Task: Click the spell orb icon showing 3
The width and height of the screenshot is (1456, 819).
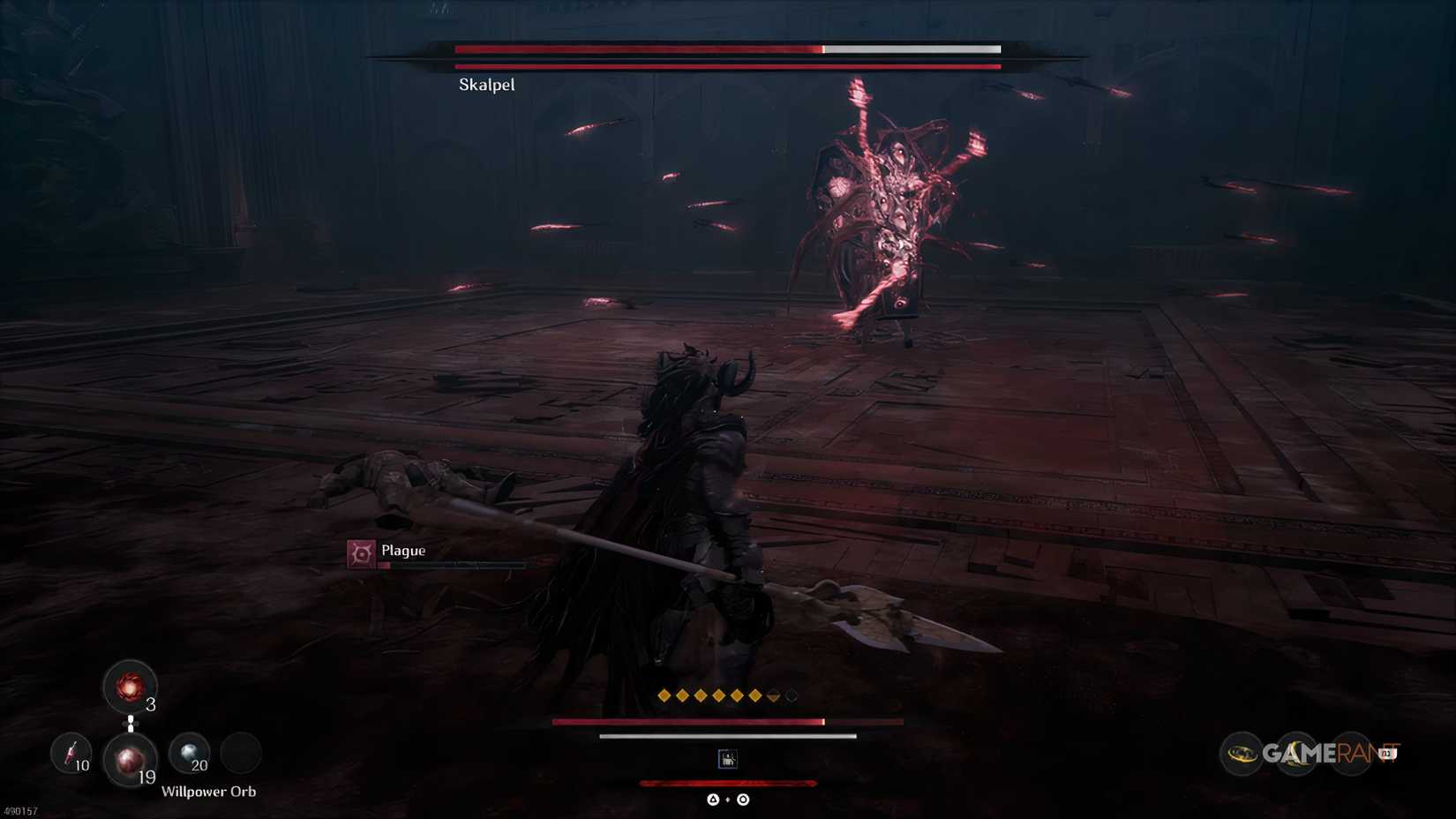Action: point(132,687)
